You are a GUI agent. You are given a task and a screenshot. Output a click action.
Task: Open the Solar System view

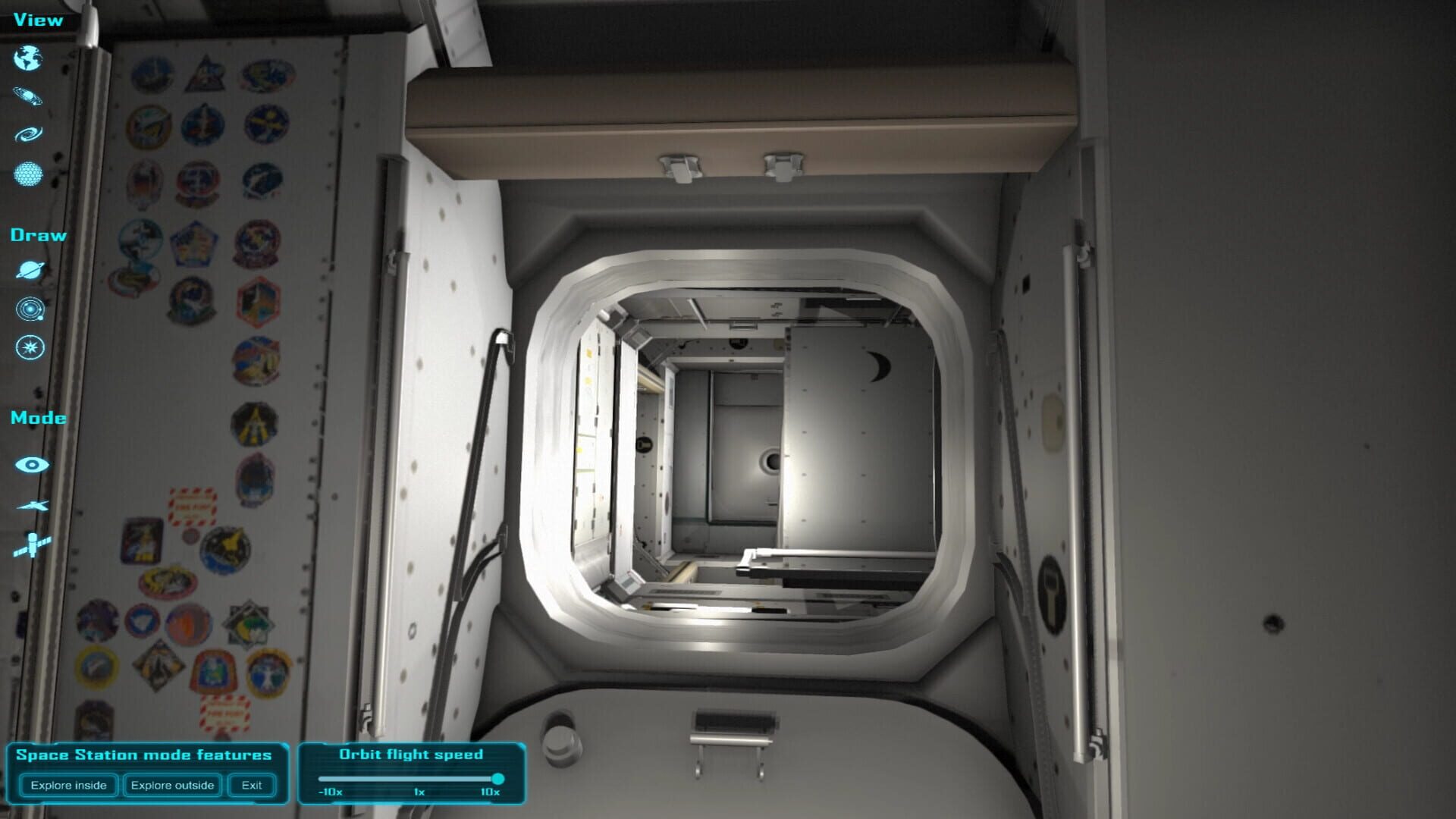point(28,96)
